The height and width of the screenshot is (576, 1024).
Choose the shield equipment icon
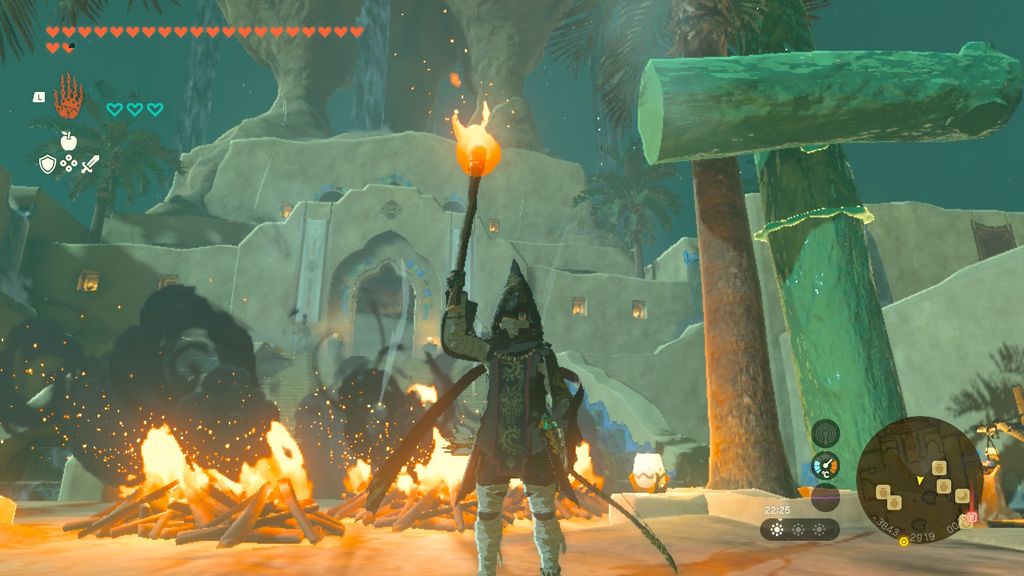click(x=47, y=164)
